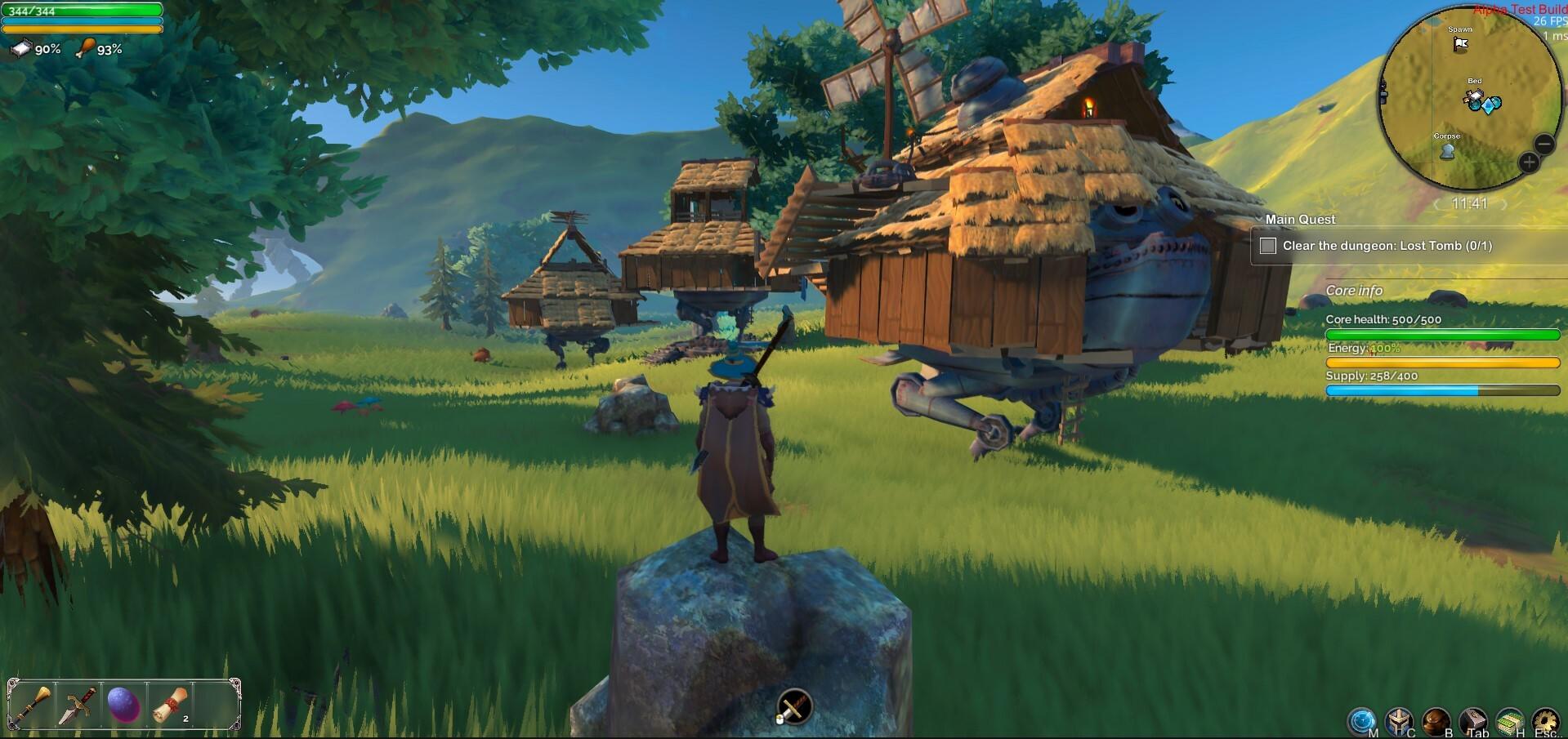Zoom out on the minimap with the minus button
Screen dimensions: 1568x739
1543,143
